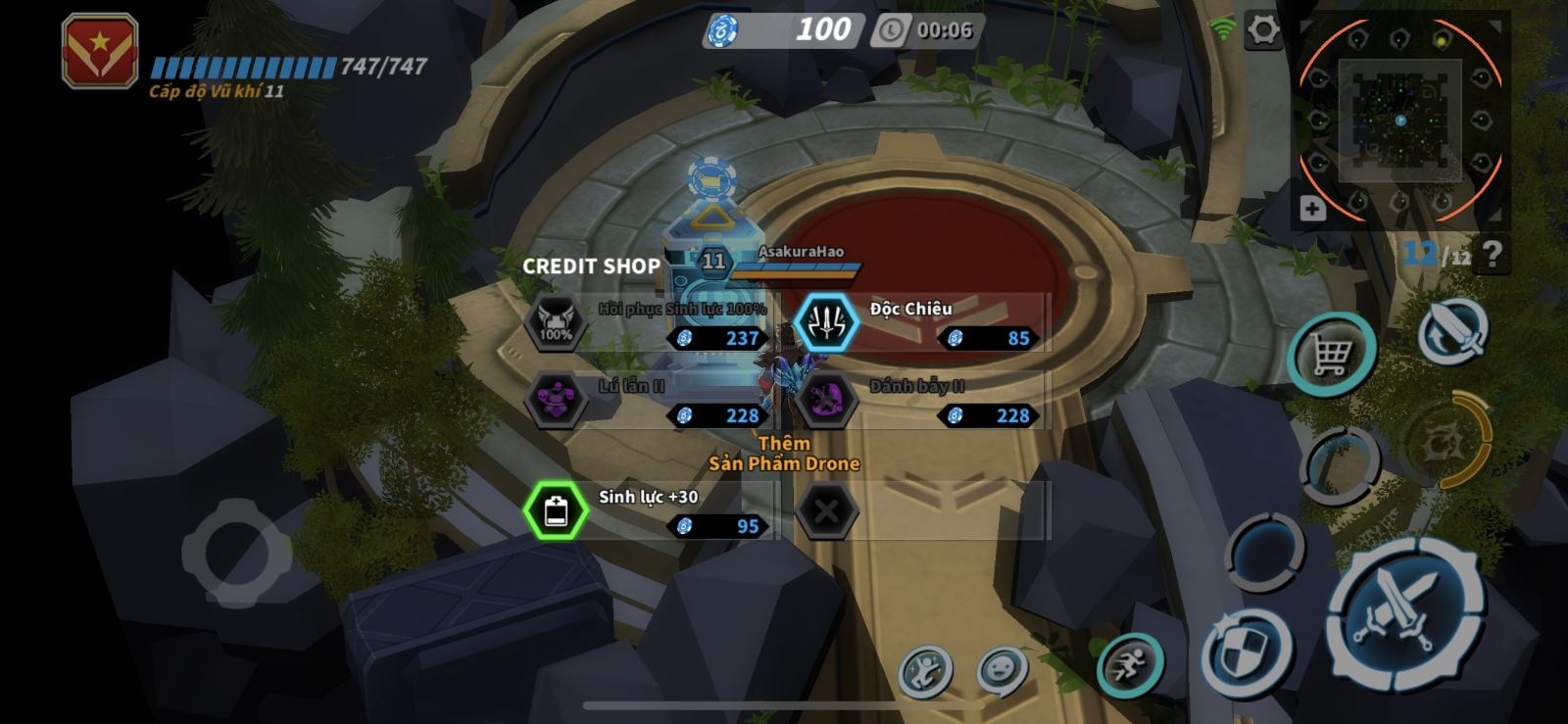Use the sprint running ability
This screenshot has height=724, width=1568.
coord(1130,667)
